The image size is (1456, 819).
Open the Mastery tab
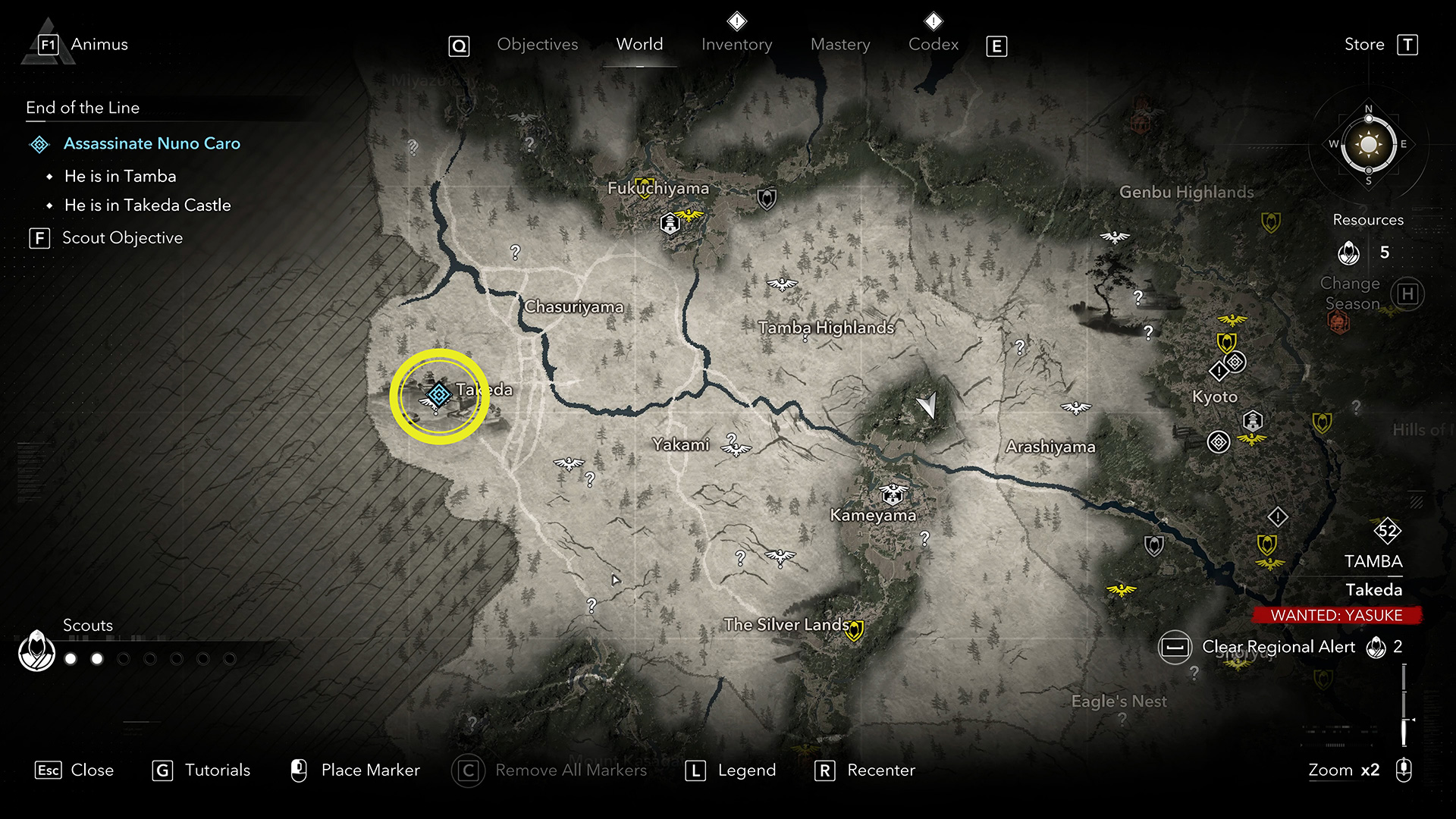[x=840, y=45]
